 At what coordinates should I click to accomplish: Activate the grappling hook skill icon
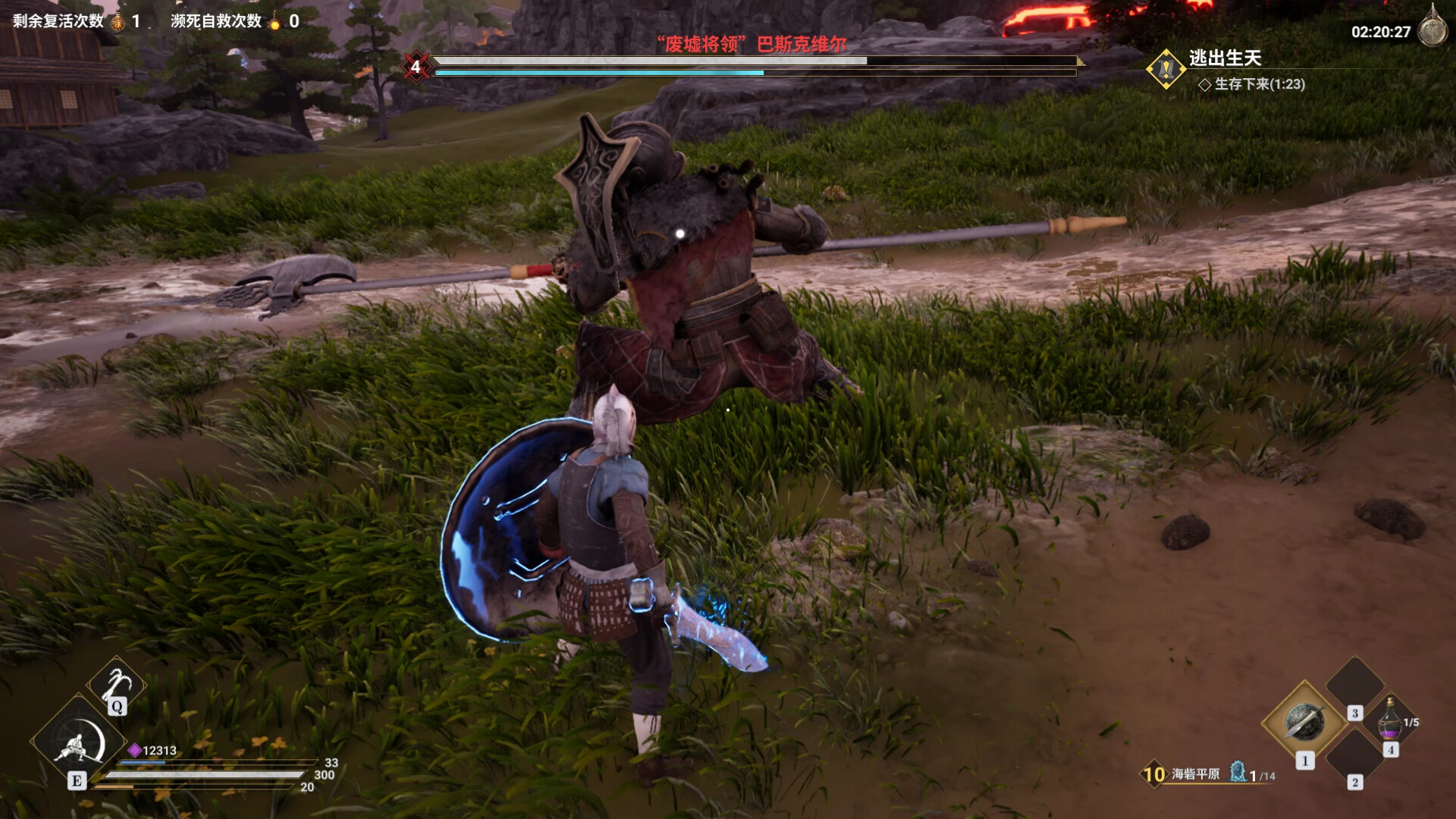tap(115, 682)
